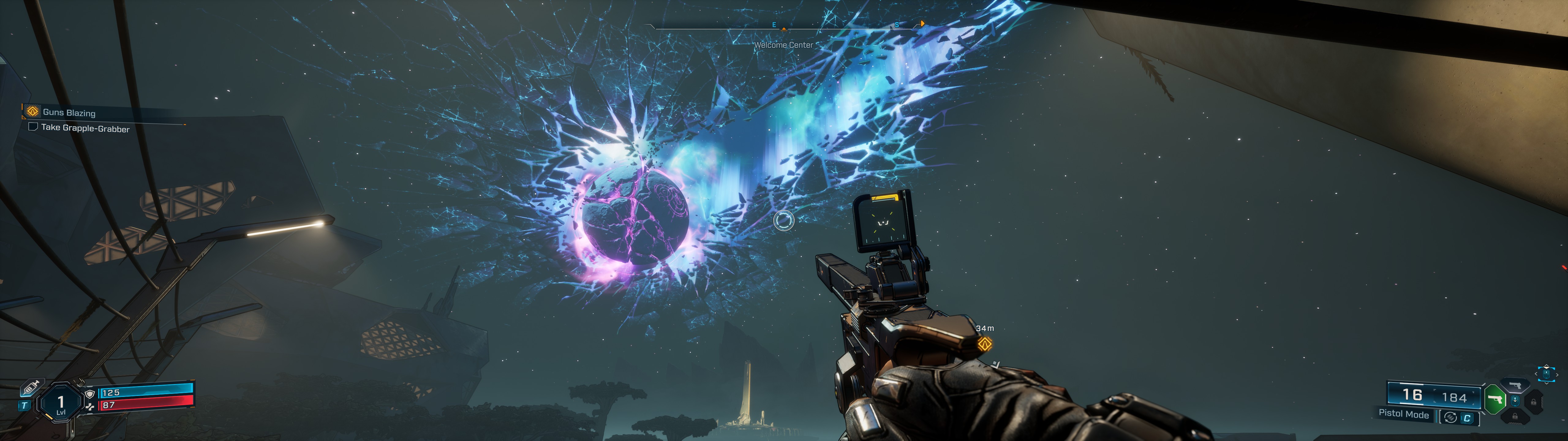Screen dimensions: 1568x441
Task: Select the green active pistol slot
Action: coord(1494,400)
